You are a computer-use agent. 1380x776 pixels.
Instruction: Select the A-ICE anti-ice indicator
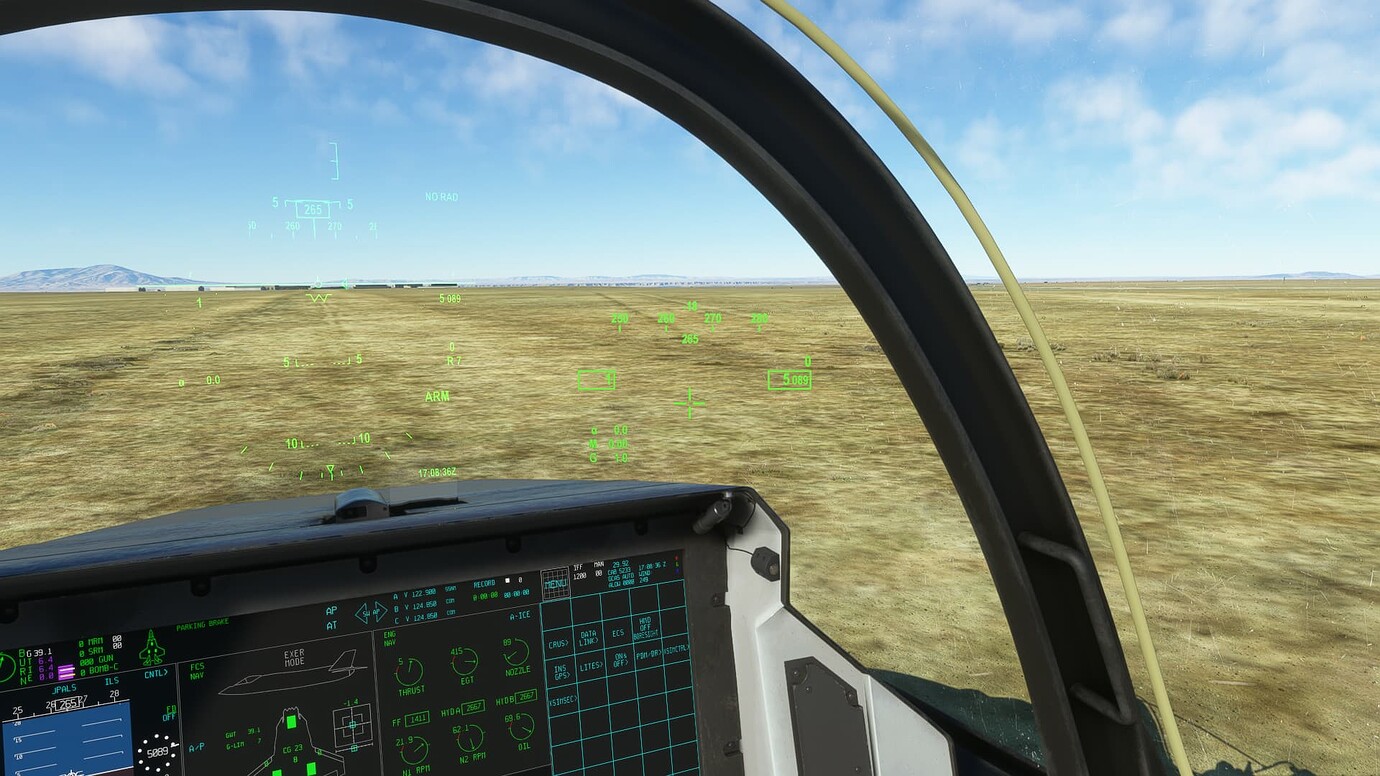520,616
